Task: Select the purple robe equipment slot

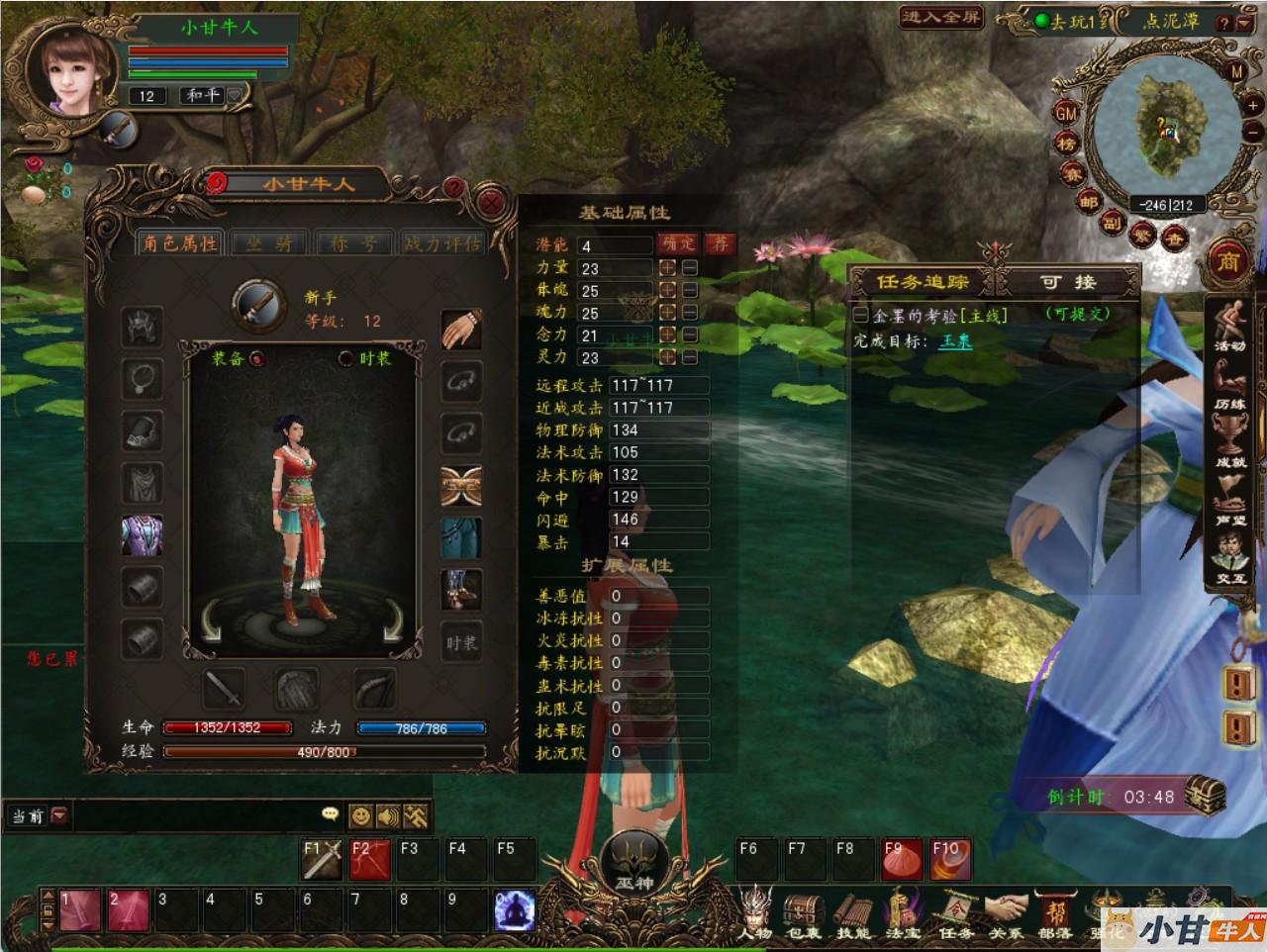Action: tap(142, 535)
